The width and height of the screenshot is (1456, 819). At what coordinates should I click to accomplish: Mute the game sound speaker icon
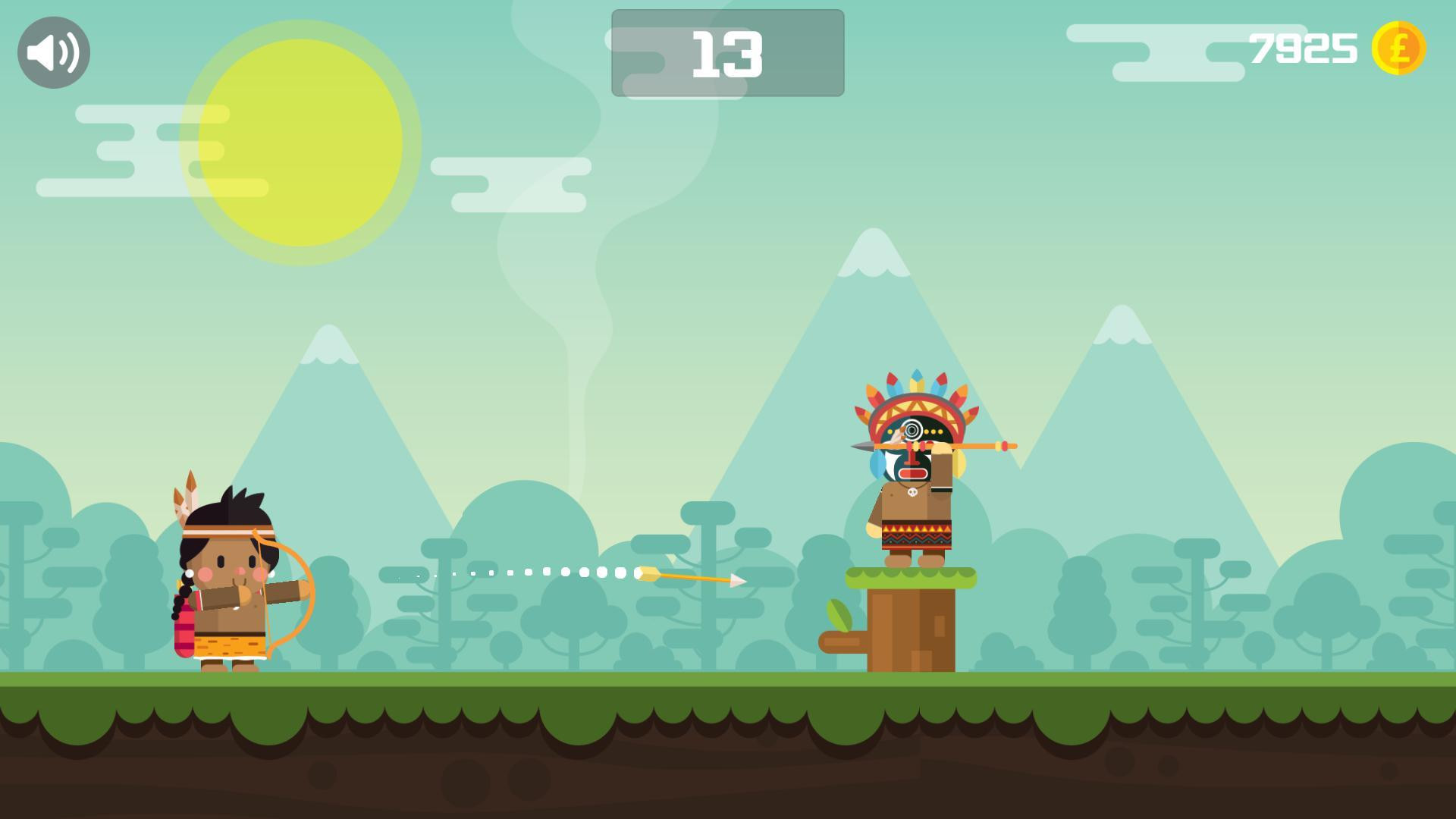tap(53, 52)
